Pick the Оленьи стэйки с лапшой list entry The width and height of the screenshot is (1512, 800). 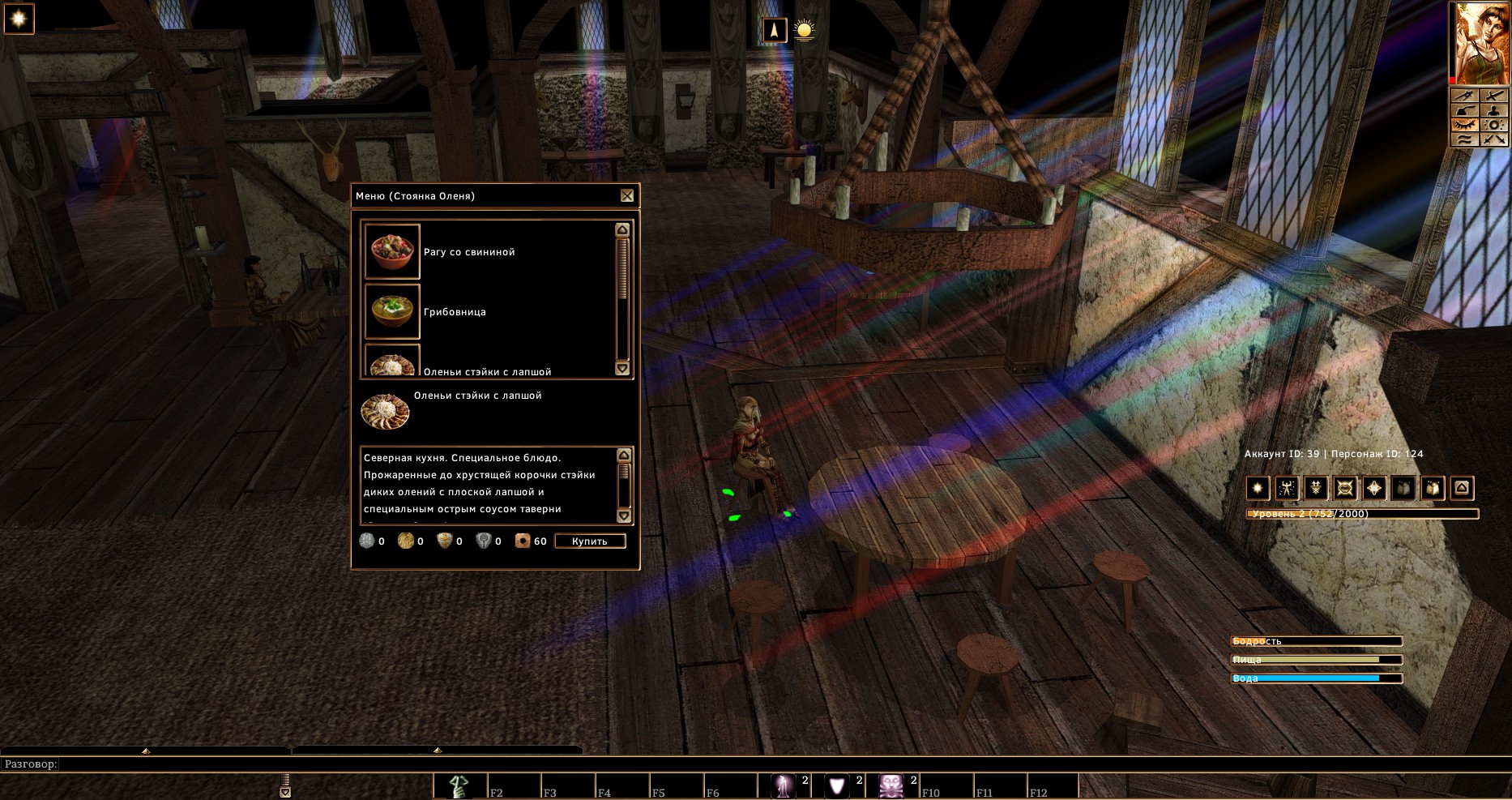point(487,371)
